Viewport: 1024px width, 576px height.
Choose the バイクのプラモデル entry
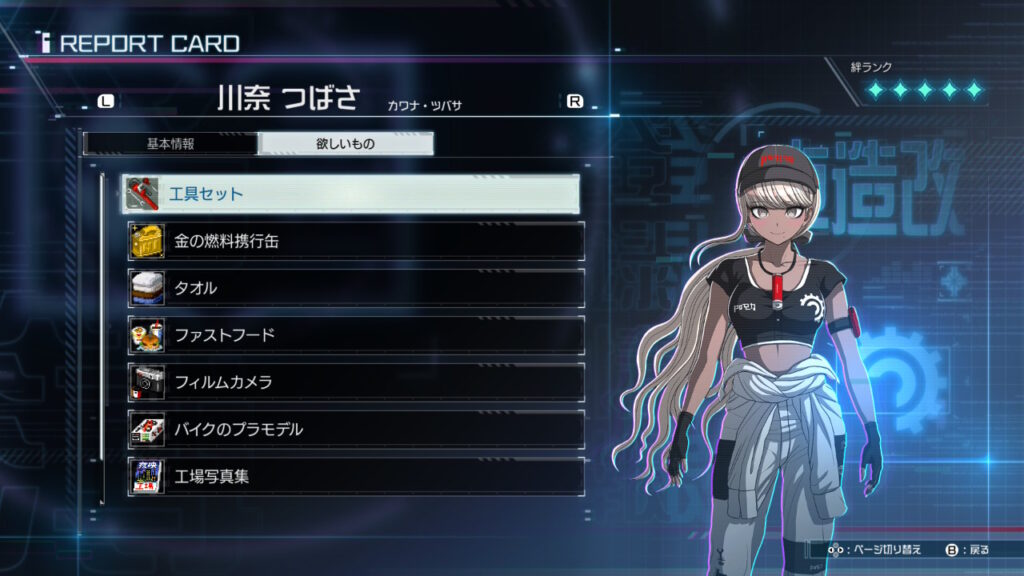pos(356,429)
